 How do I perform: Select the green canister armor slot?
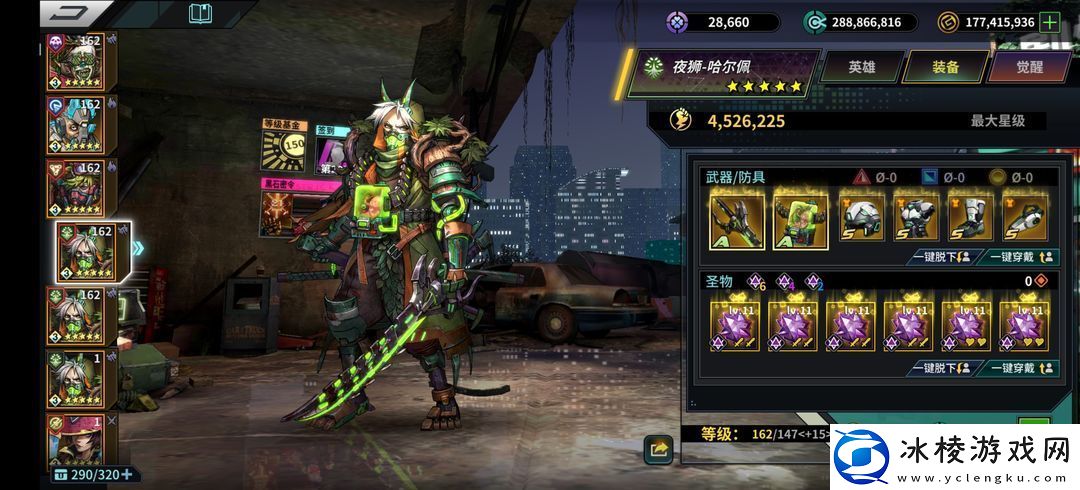pos(797,220)
